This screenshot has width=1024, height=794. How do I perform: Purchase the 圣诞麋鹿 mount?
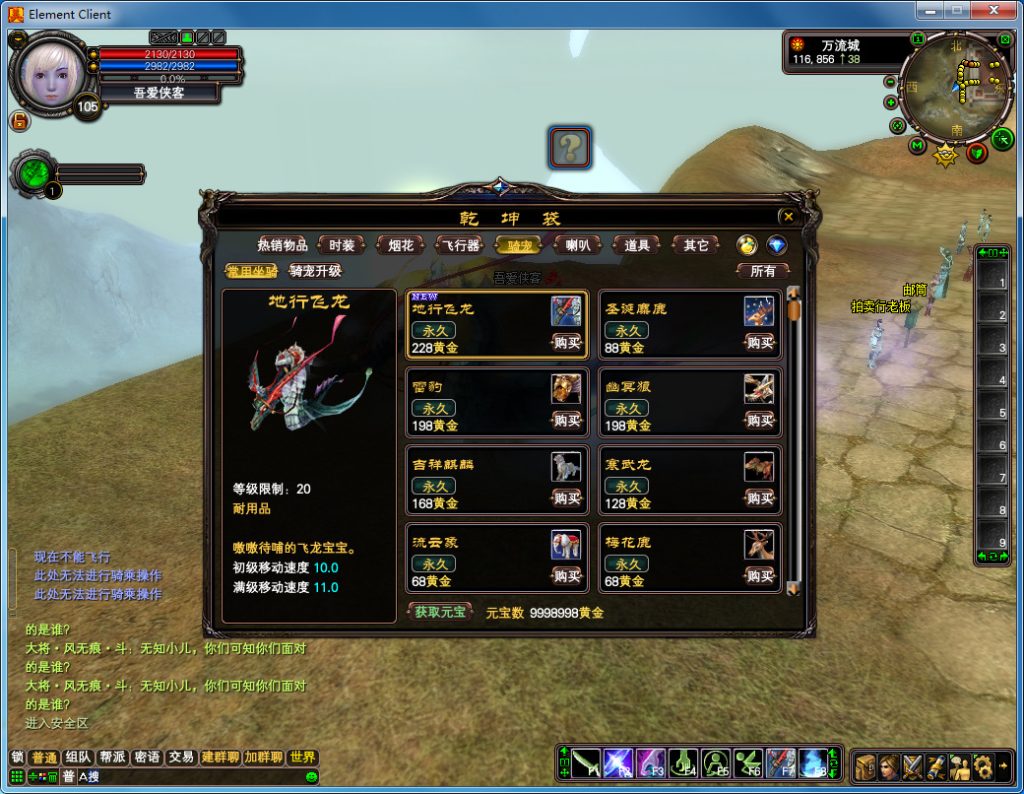coord(760,343)
